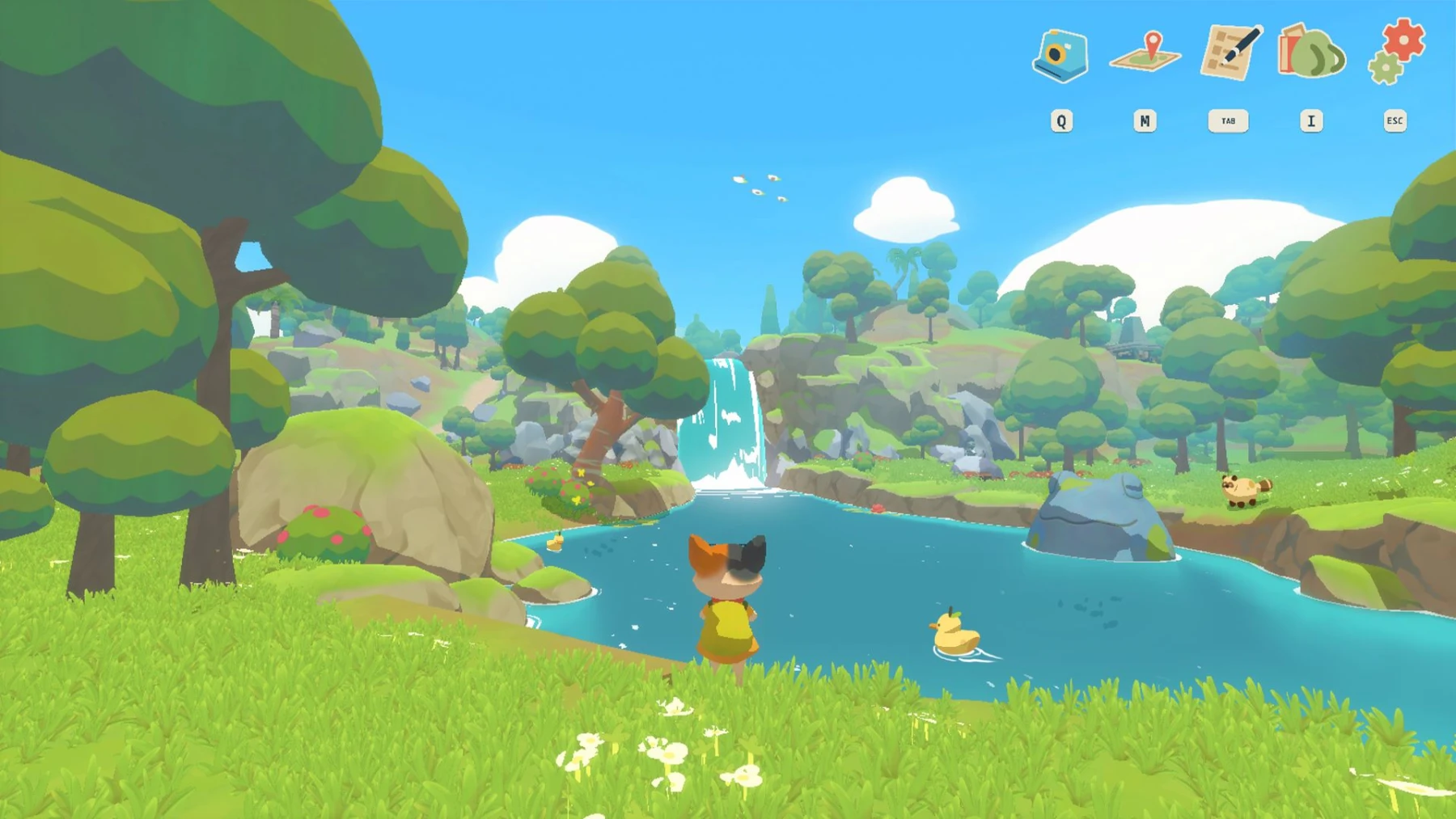This screenshot has width=1456, height=819.
Task: Click the I keybind label
Action: (1312, 120)
